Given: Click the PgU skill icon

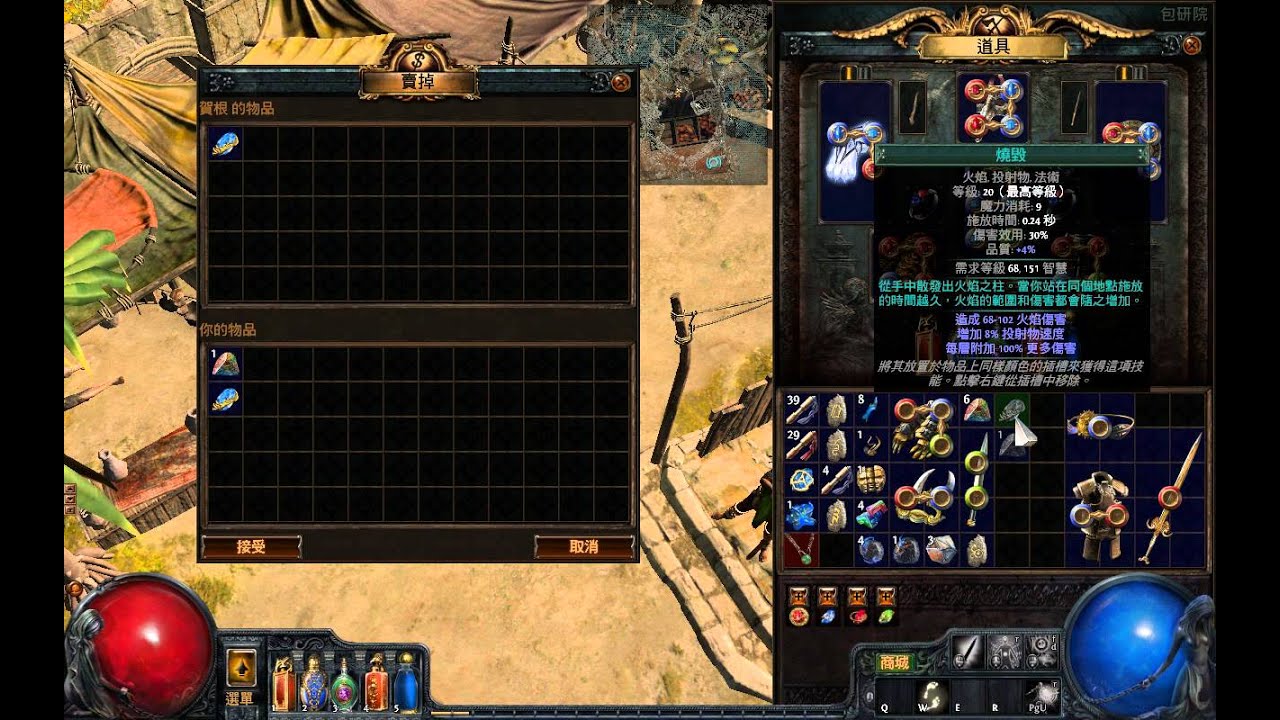Looking at the screenshot, I should coord(1041,692).
